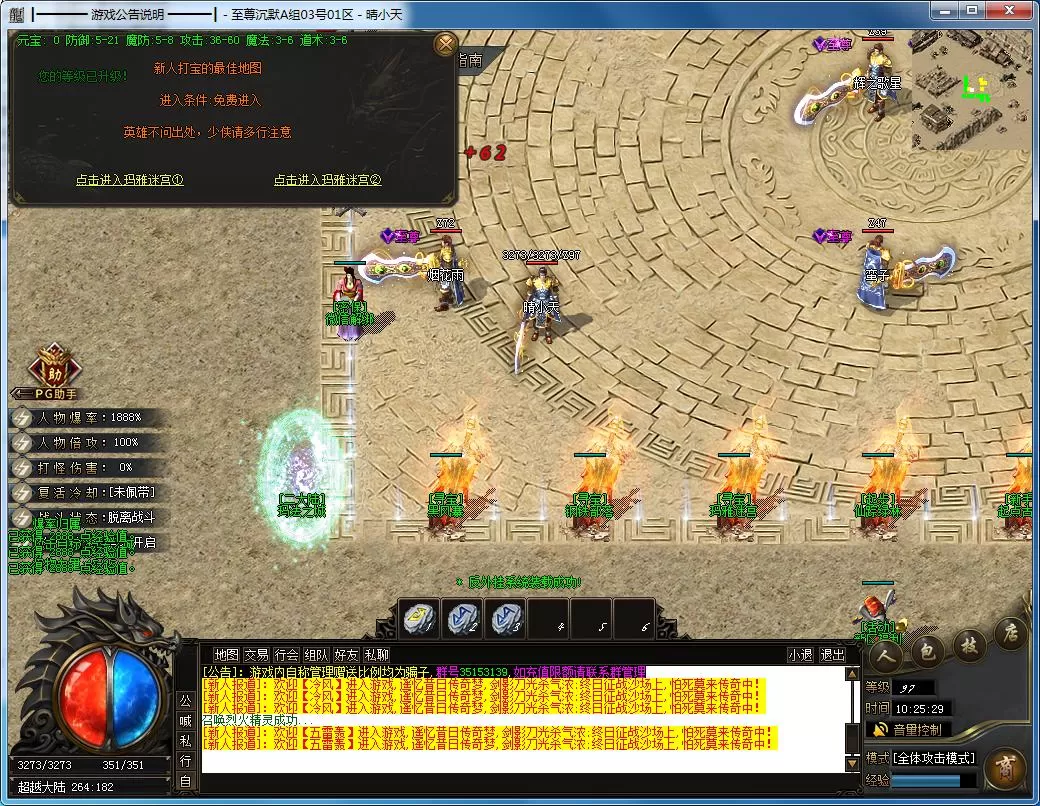This screenshot has height=806, width=1040.
Task: Enter Maya Maze ② via link
Action: (328, 180)
